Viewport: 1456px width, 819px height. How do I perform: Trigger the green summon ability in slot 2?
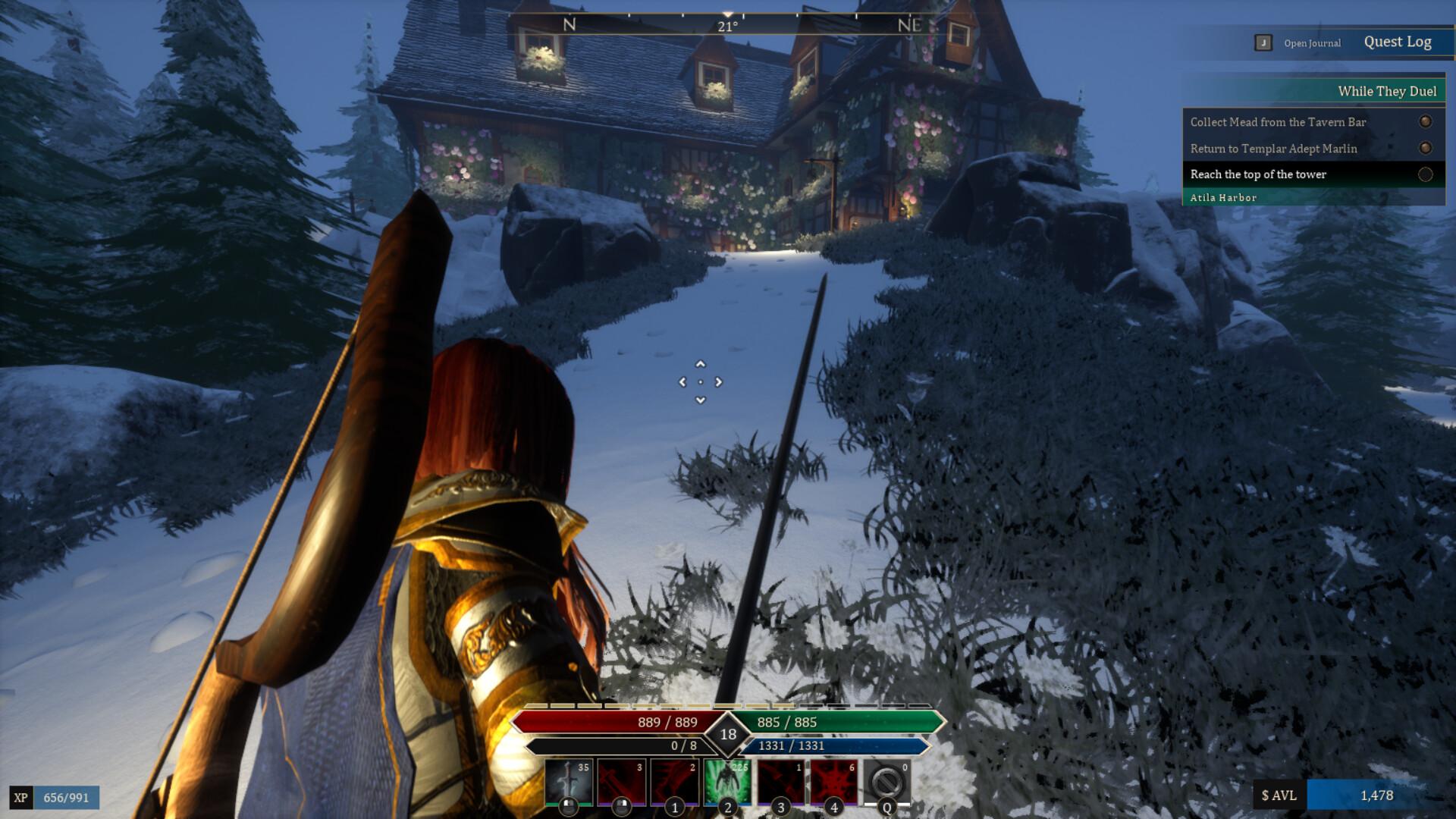click(x=726, y=781)
